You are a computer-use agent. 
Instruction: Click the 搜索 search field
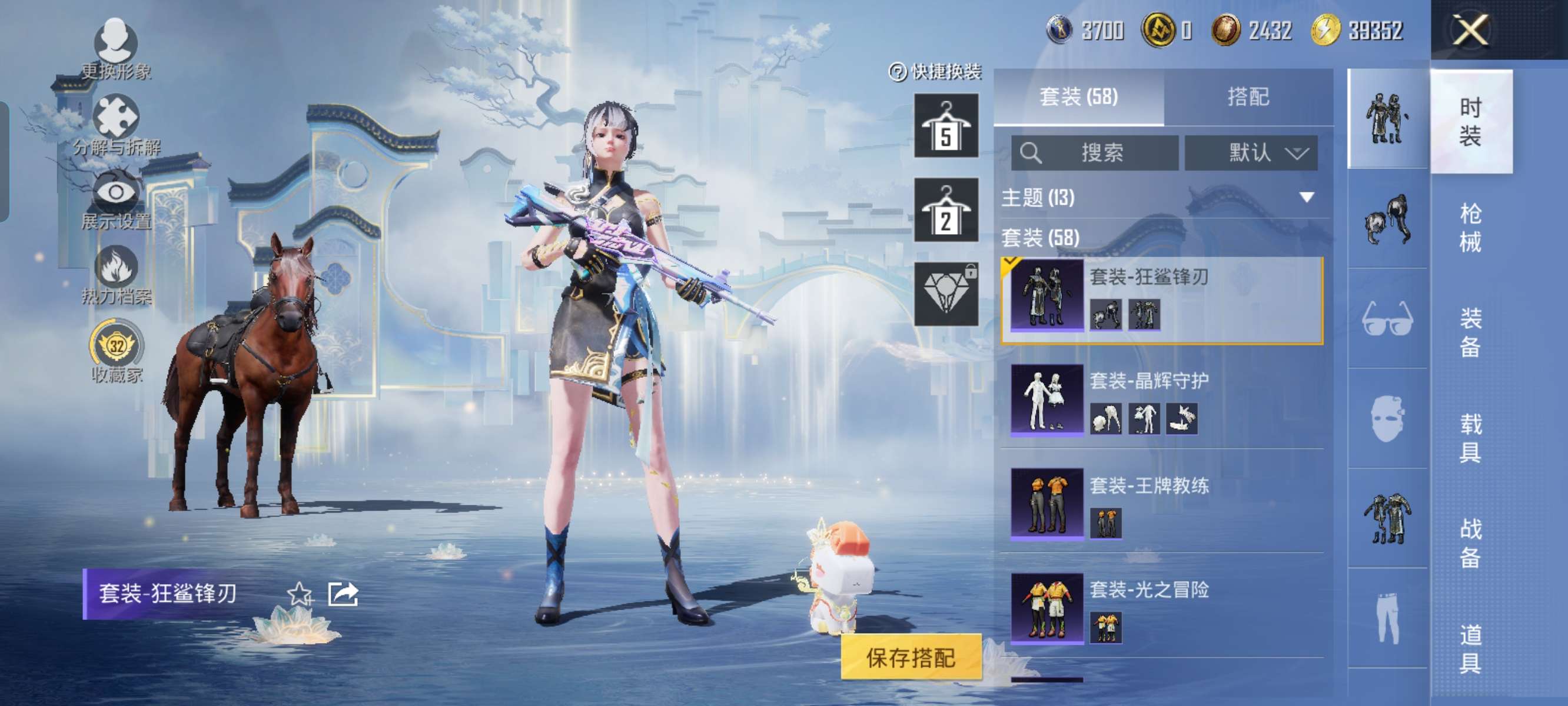coord(1094,152)
